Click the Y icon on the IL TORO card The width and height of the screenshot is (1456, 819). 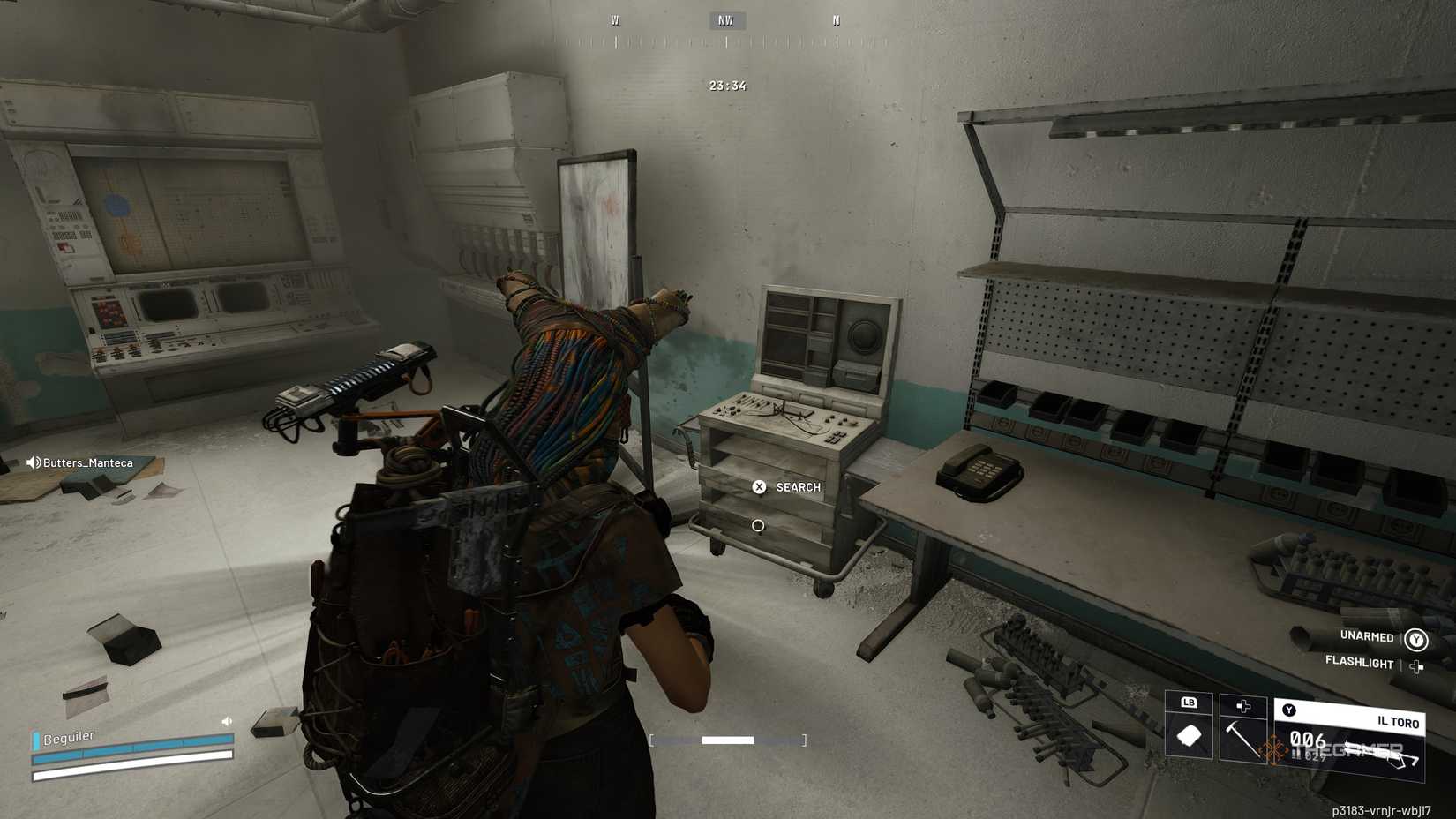1288,710
